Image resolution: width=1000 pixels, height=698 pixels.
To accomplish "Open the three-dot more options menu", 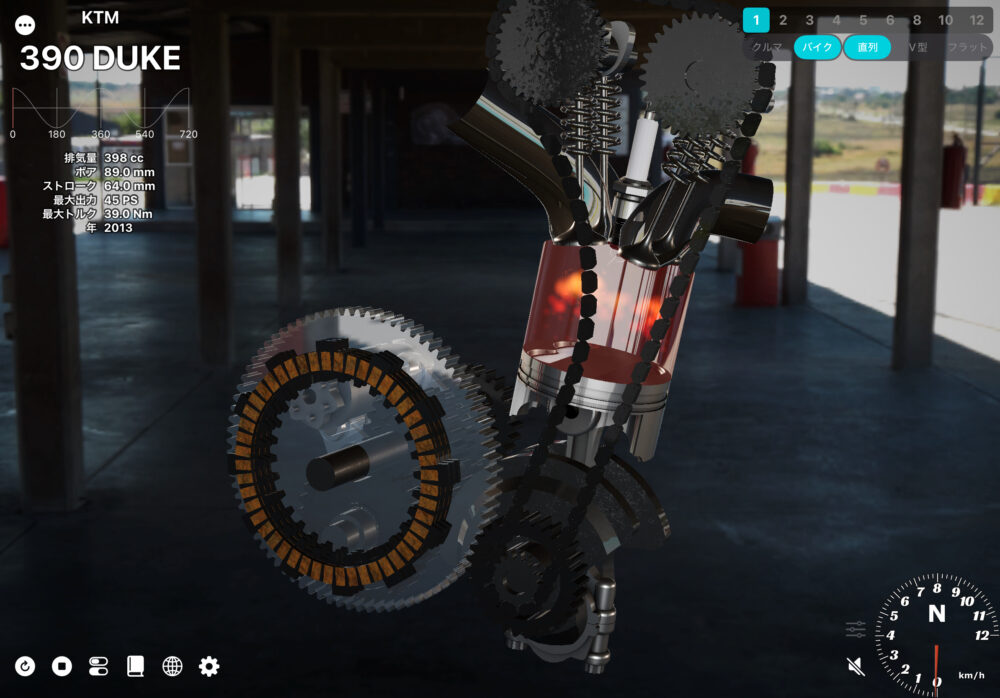I will 25,25.
